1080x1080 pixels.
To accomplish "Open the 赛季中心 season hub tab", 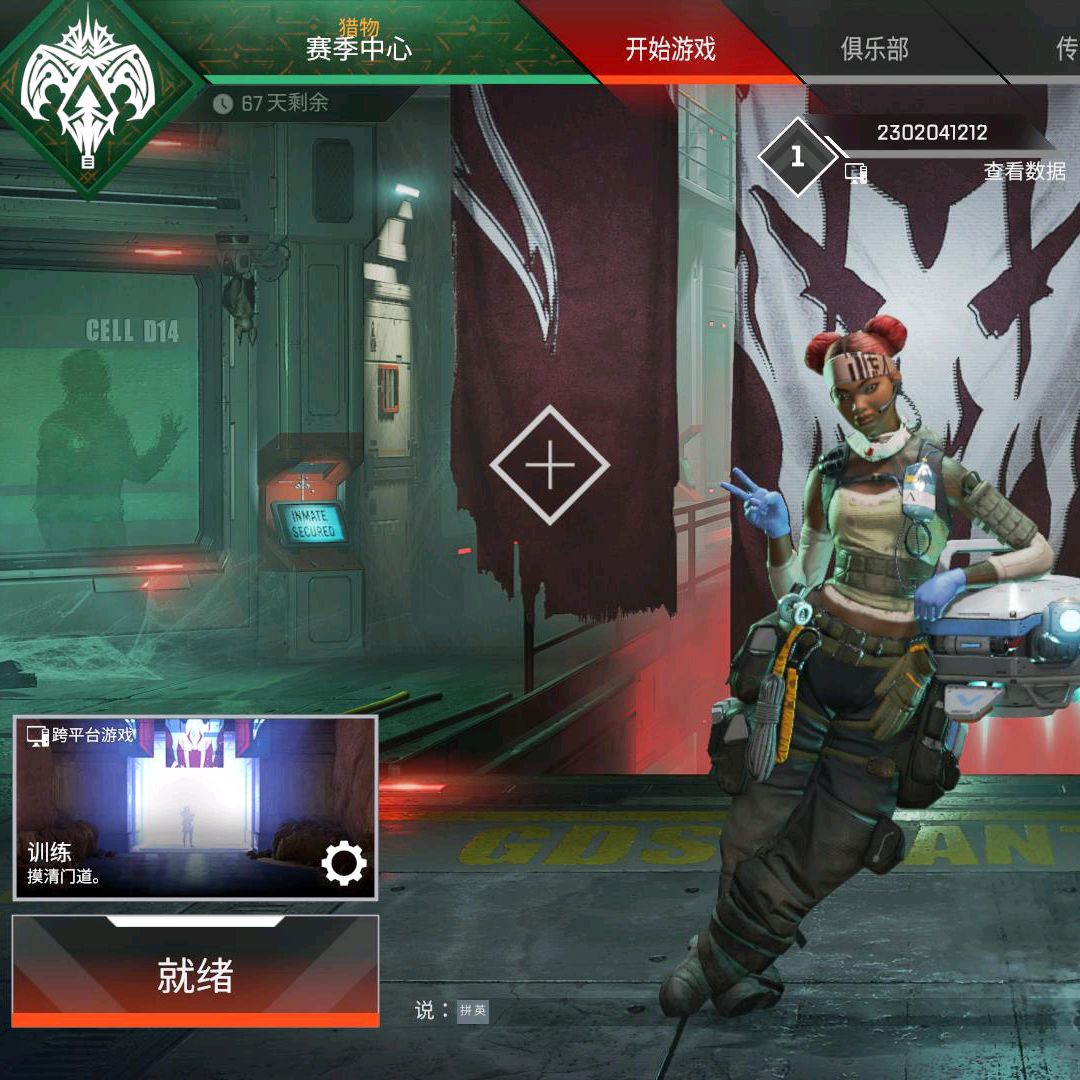I will click(x=358, y=47).
